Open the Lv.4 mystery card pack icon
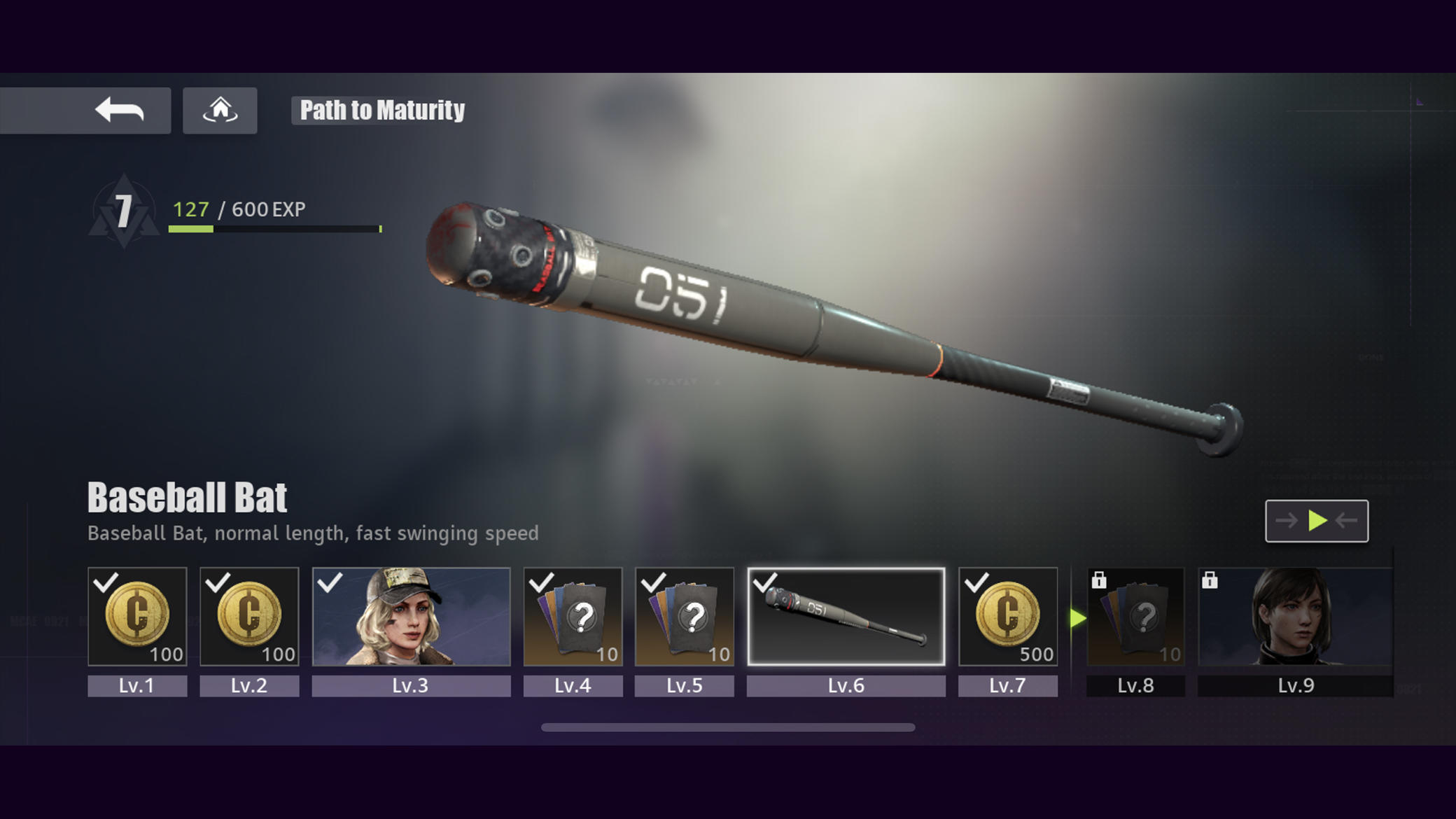 pyautogui.click(x=573, y=616)
